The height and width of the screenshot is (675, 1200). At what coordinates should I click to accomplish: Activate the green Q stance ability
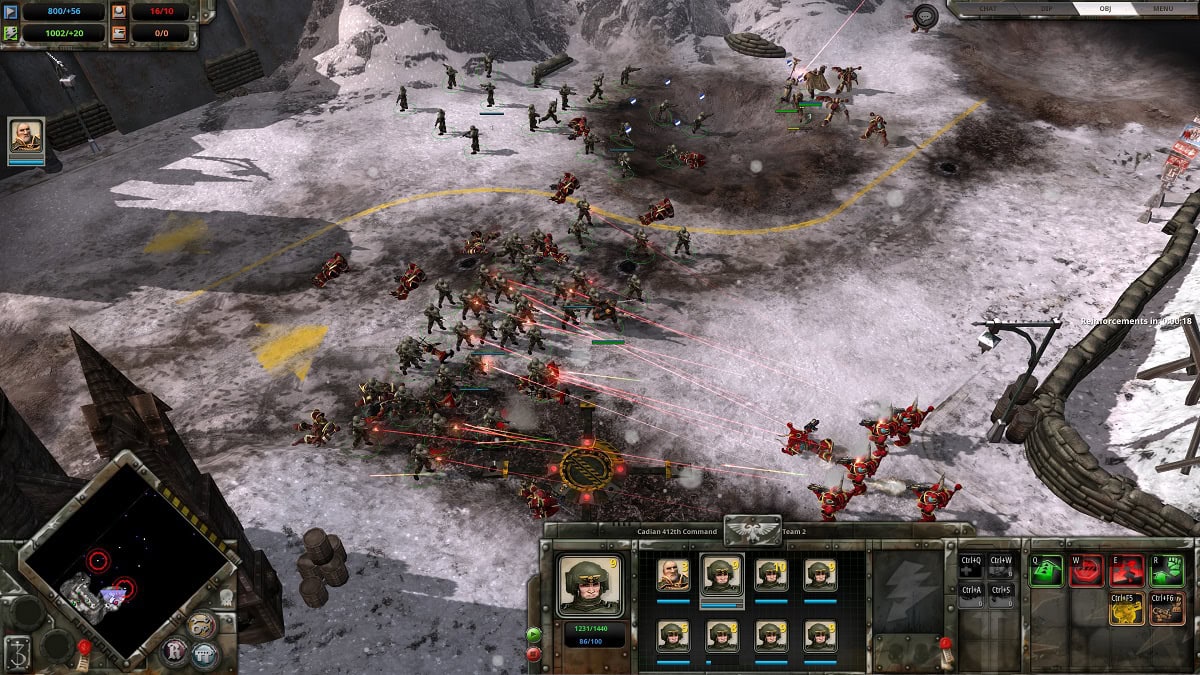click(x=1046, y=571)
